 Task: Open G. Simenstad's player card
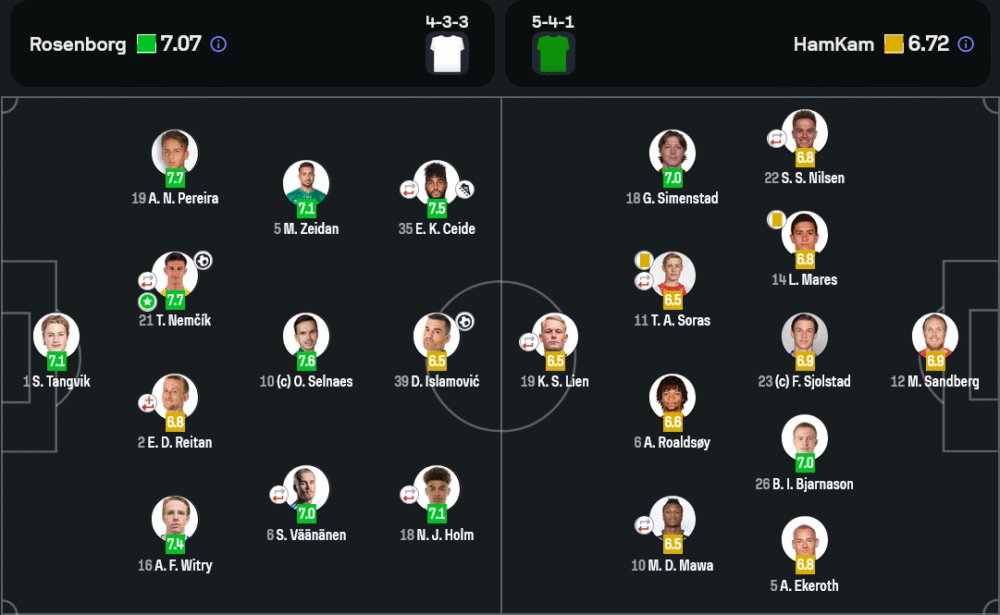[672, 153]
